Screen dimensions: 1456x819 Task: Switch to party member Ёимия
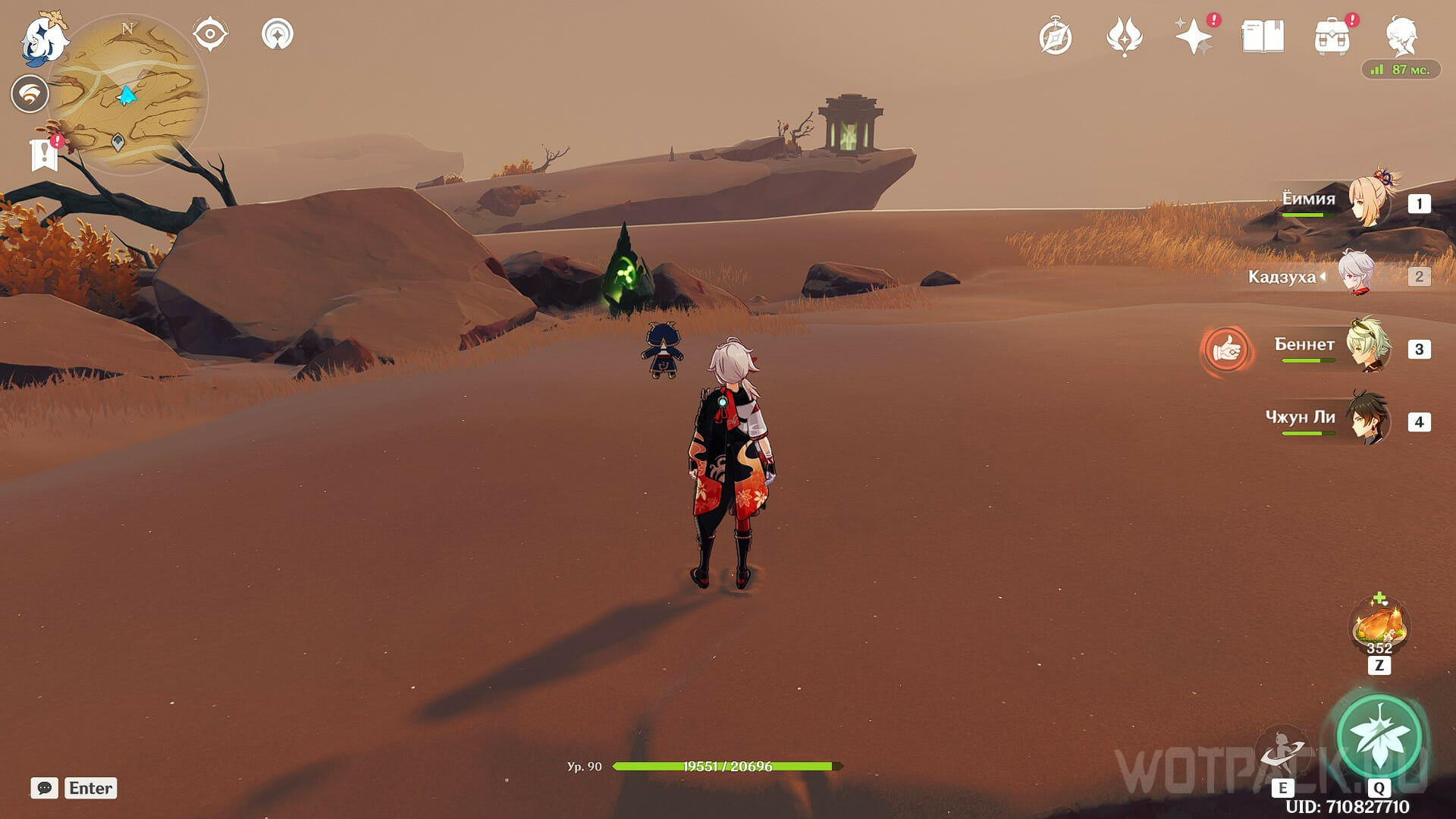click(x=1369, y=202)
